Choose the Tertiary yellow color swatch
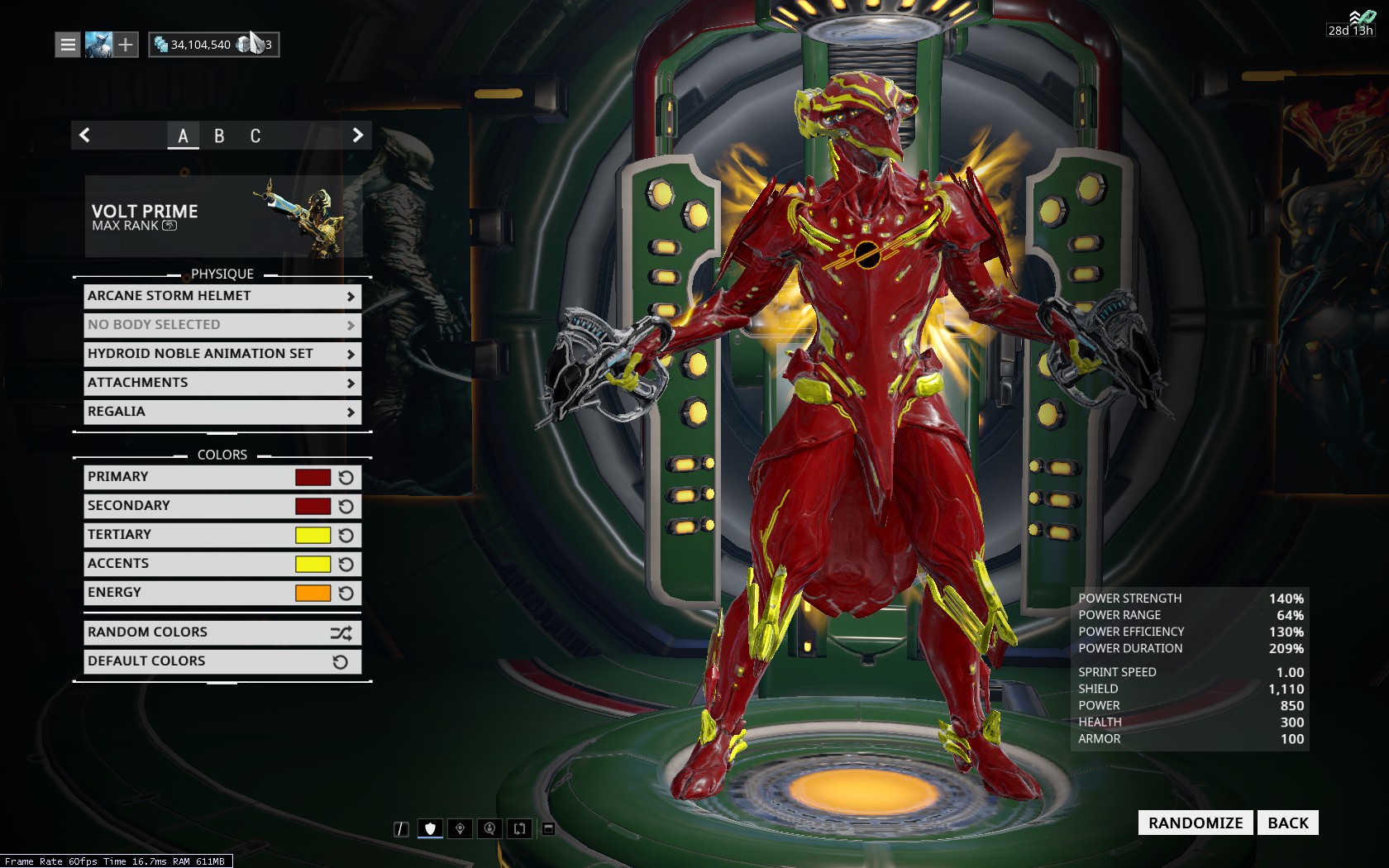The width and height of the screenshot is (1389, 868). pyautogui.click(x=313, y=535)
